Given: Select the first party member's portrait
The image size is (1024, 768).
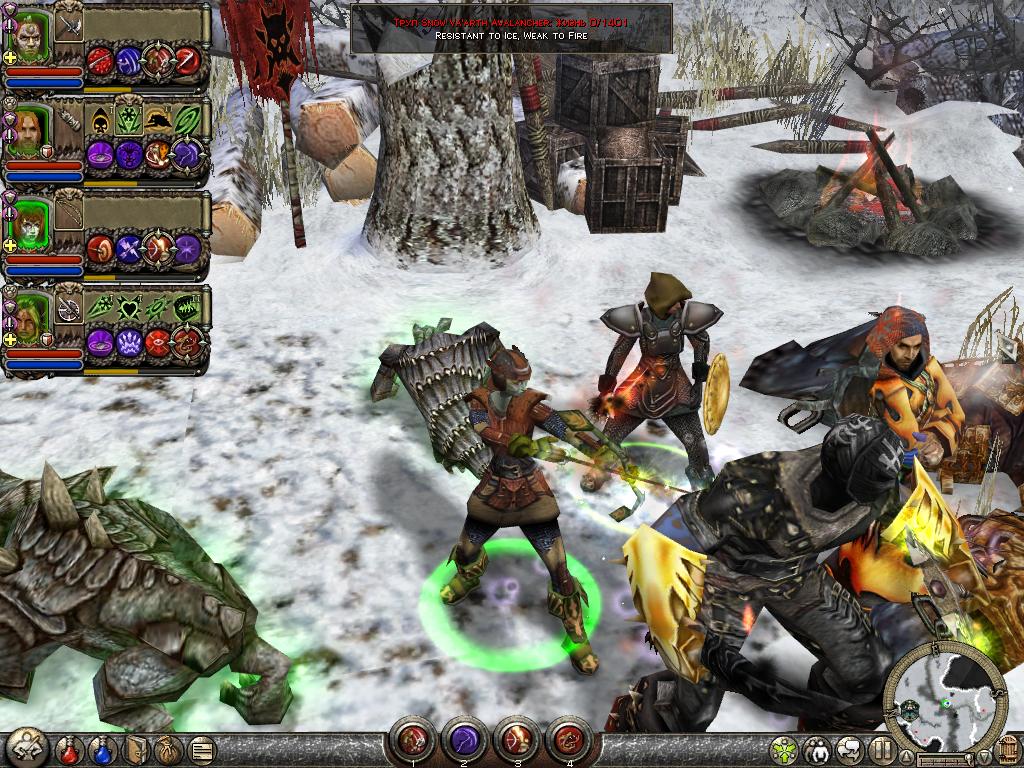Looking at the screenshot, I should click(30, 38).
